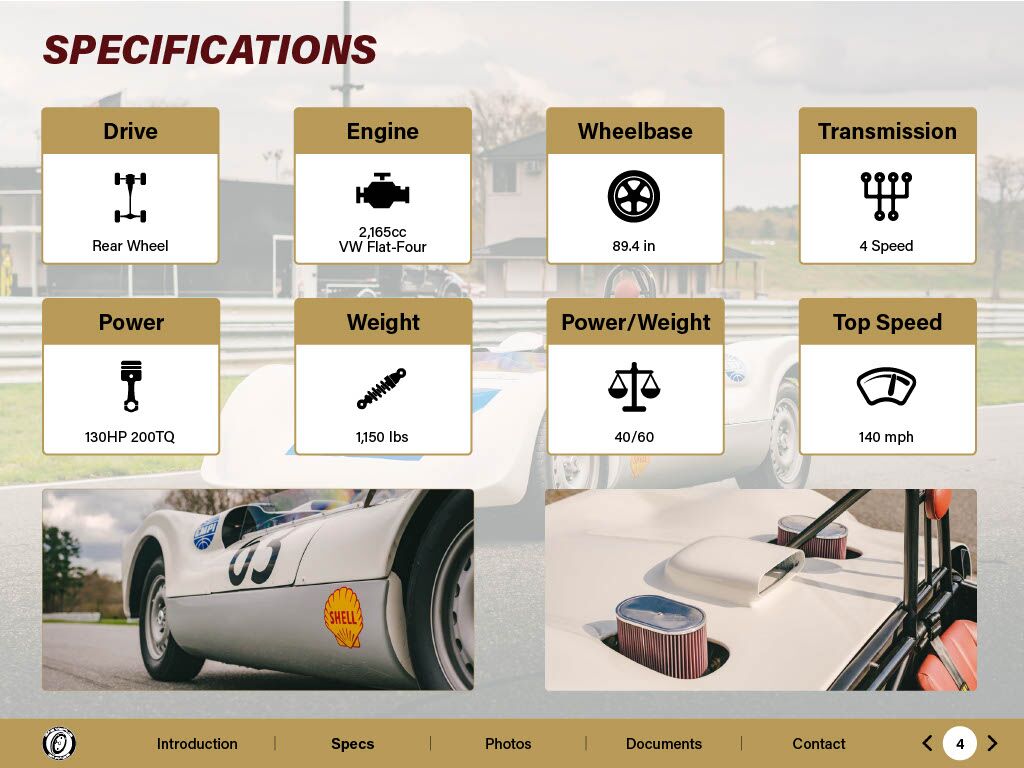
Task: Choose the Engine specification card
Action: tap(382, 186)
